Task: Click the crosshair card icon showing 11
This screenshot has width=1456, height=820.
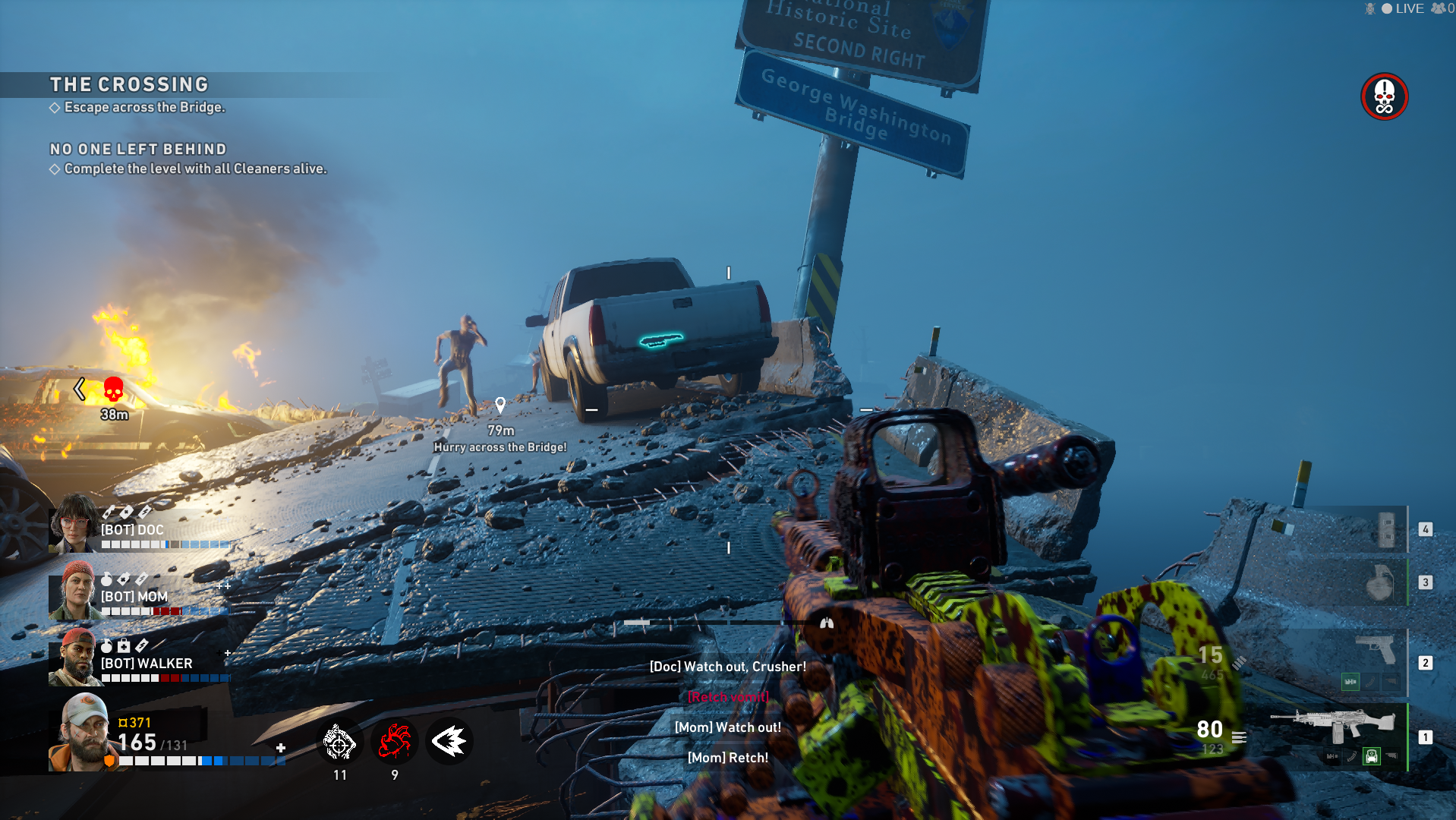Action: tap(339, 742)
